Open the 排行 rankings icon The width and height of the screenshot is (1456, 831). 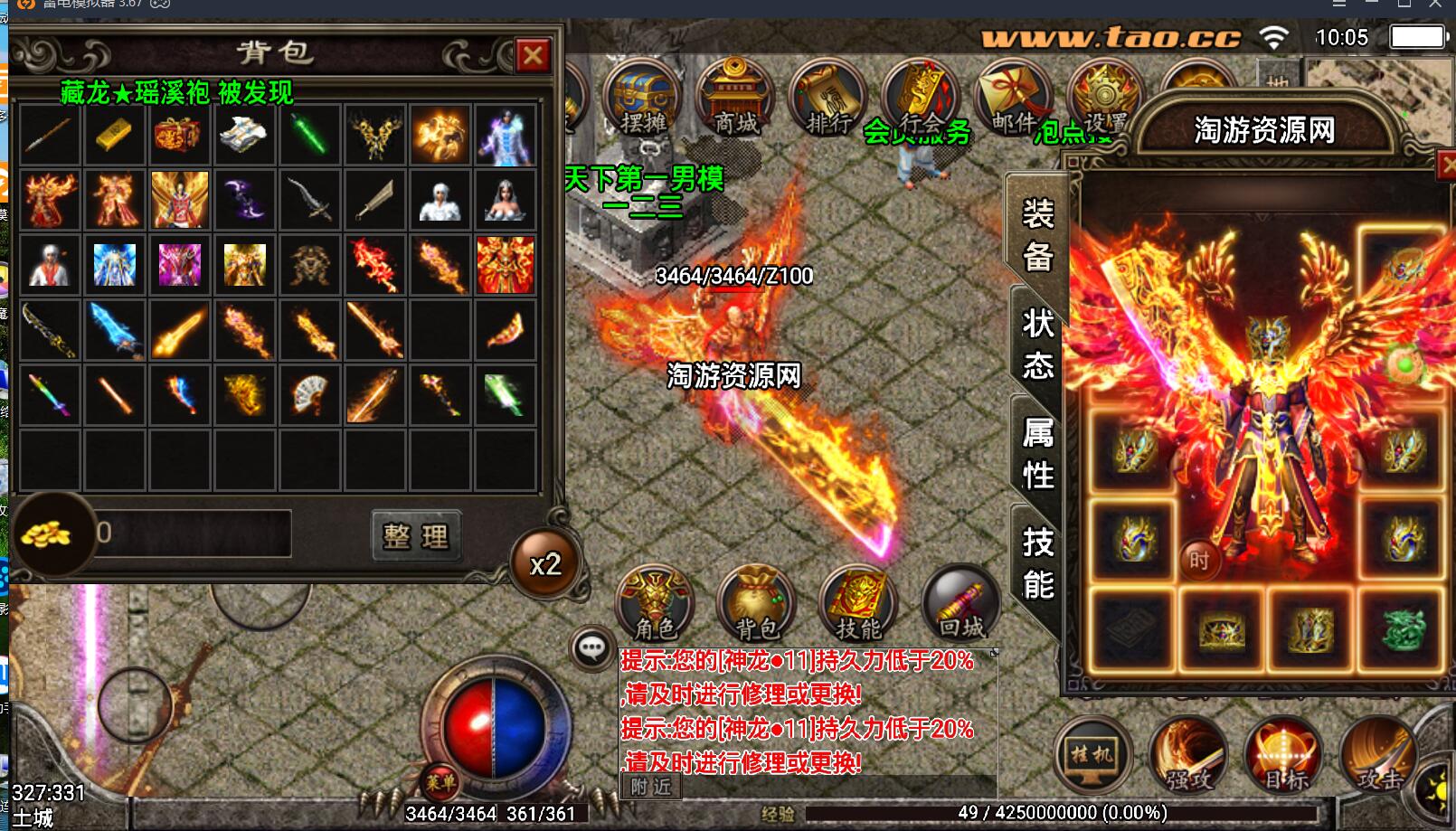827,95
